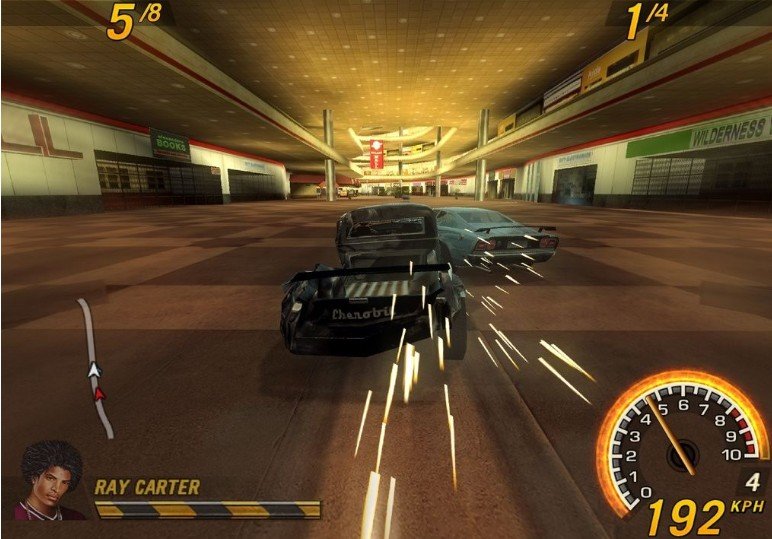Screen dimensions: 772x539
Task: Select the white player arrow on minimap
Action: tap(95, 371)
